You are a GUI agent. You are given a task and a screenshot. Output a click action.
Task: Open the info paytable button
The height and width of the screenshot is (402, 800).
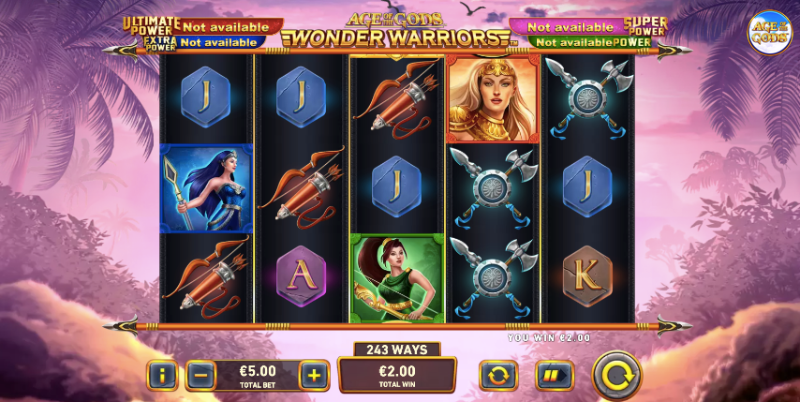pyautogui.click(x=162, y=376)
